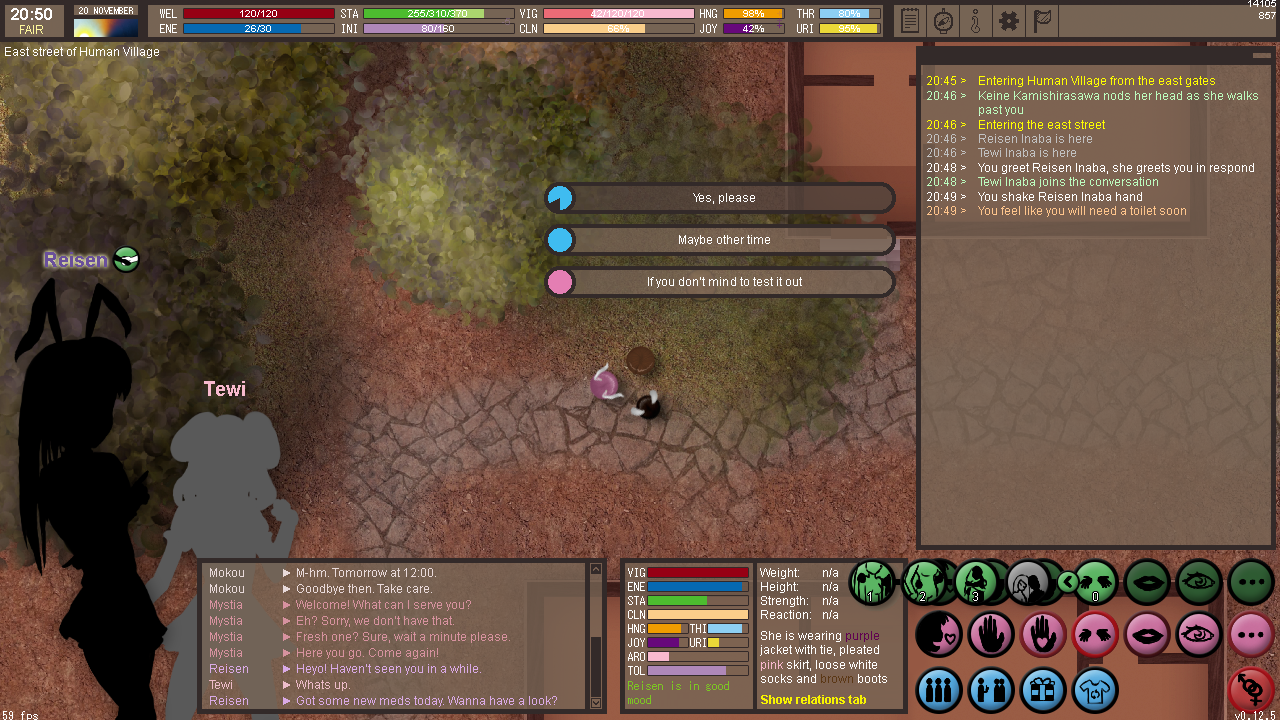
Task: Click the info icon in top bar
Action: [975, 20]
